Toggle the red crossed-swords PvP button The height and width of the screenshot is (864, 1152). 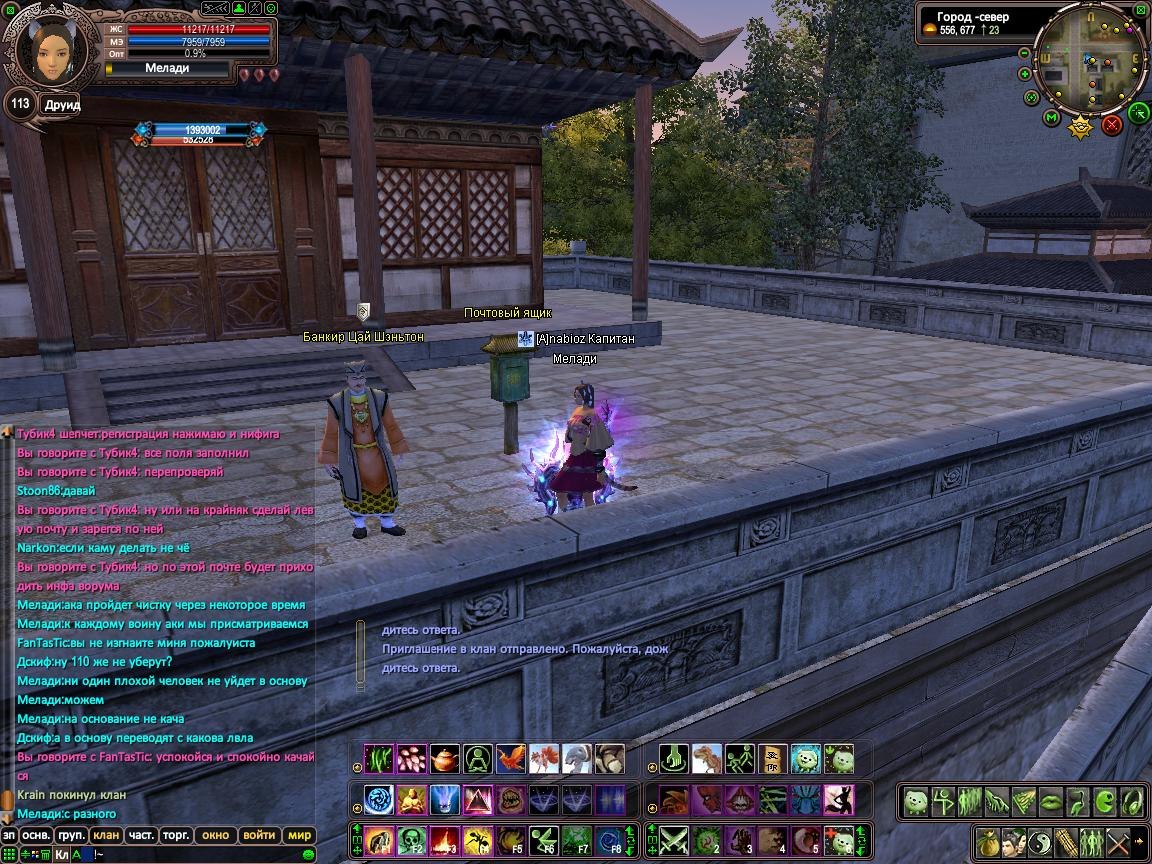pyautogui.click(x=1111, y=124)
